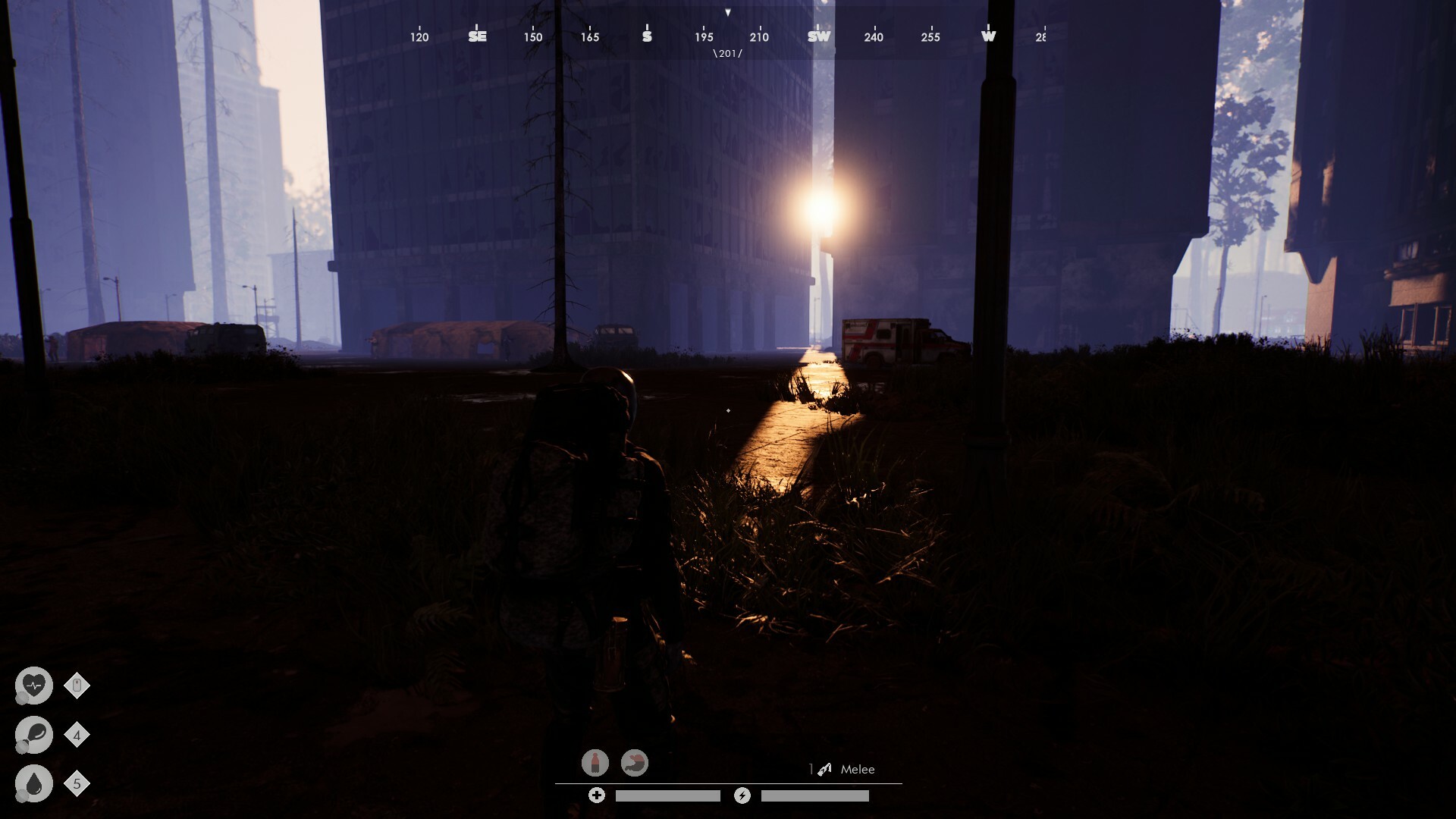Select the water drop thirst icon

tap(34, 783)
